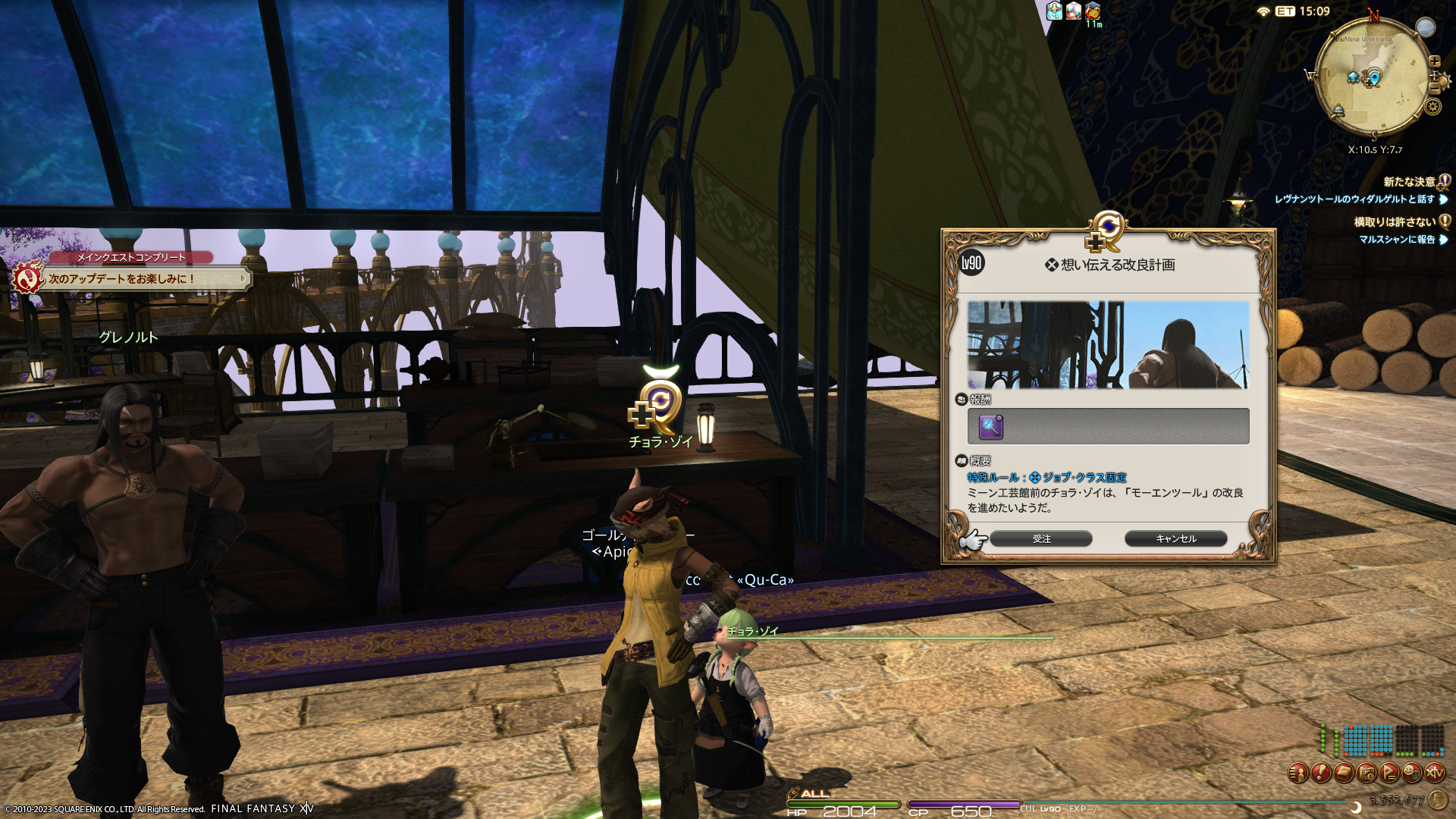
Task: Cancel the quest offer with キャンセル
Action: pyautogui.click(x=1175, y=538)
